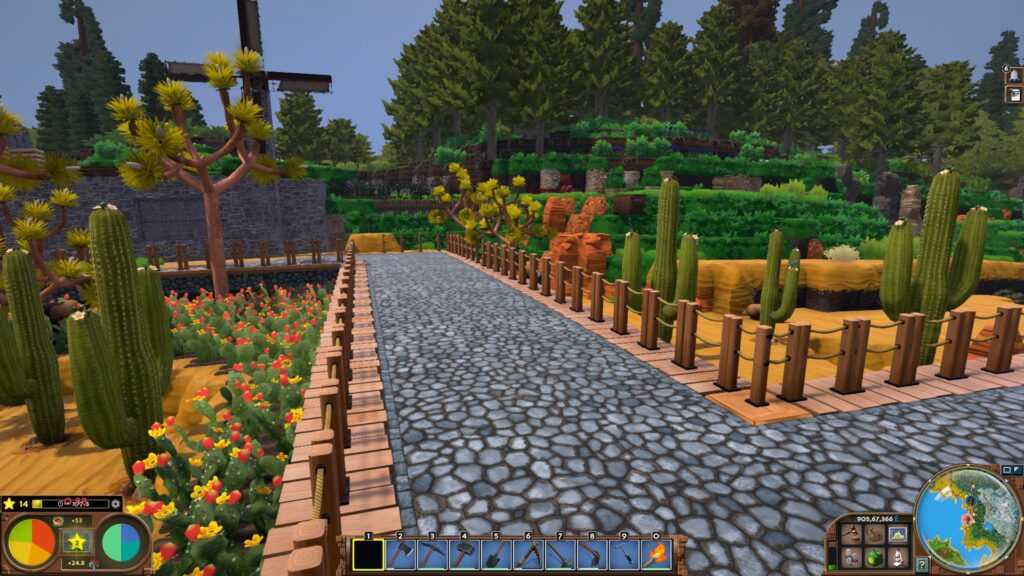Open the gear settings icon beside XP bar
This screenshot has height=576, width=1024.
[116, 504]
